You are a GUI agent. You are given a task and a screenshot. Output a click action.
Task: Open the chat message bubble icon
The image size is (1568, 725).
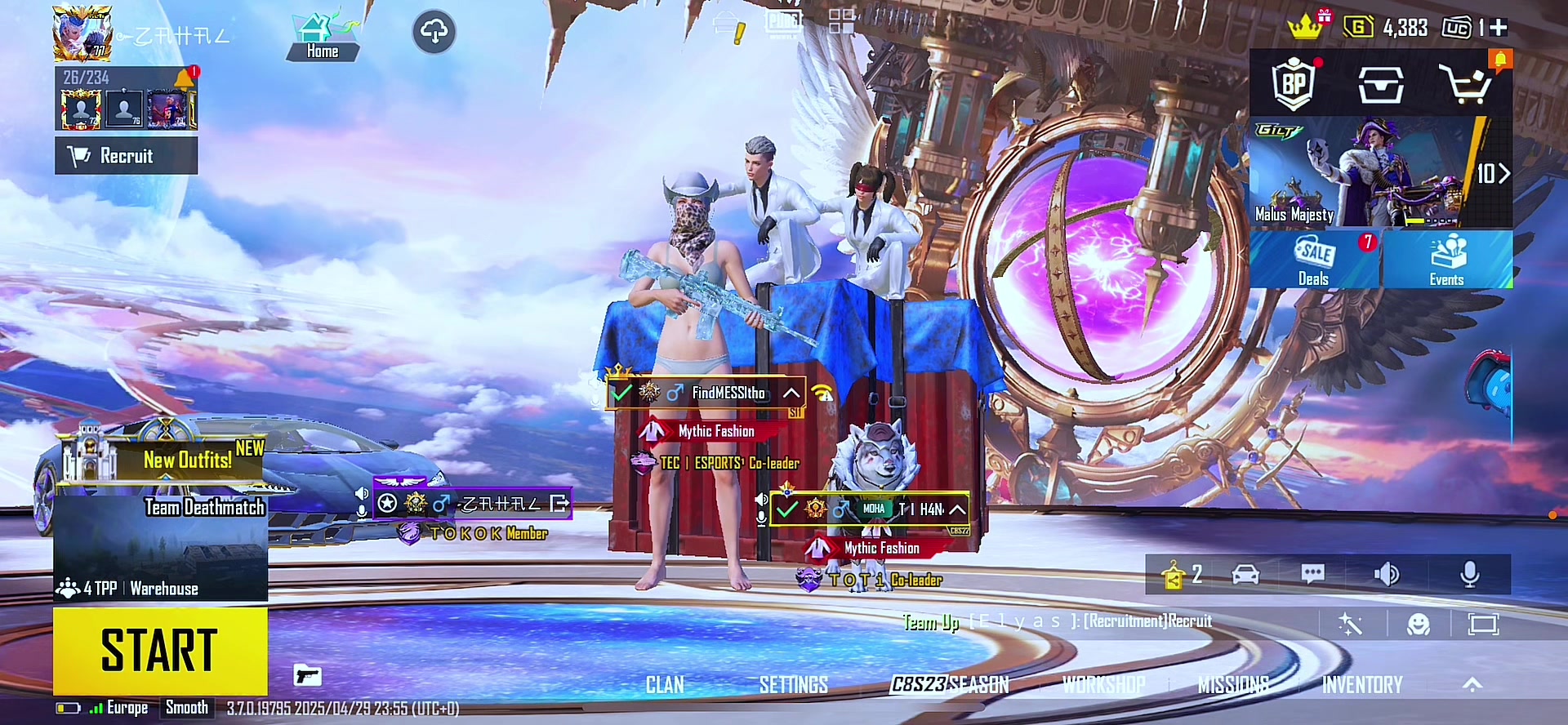click(x=1312, y=575)
